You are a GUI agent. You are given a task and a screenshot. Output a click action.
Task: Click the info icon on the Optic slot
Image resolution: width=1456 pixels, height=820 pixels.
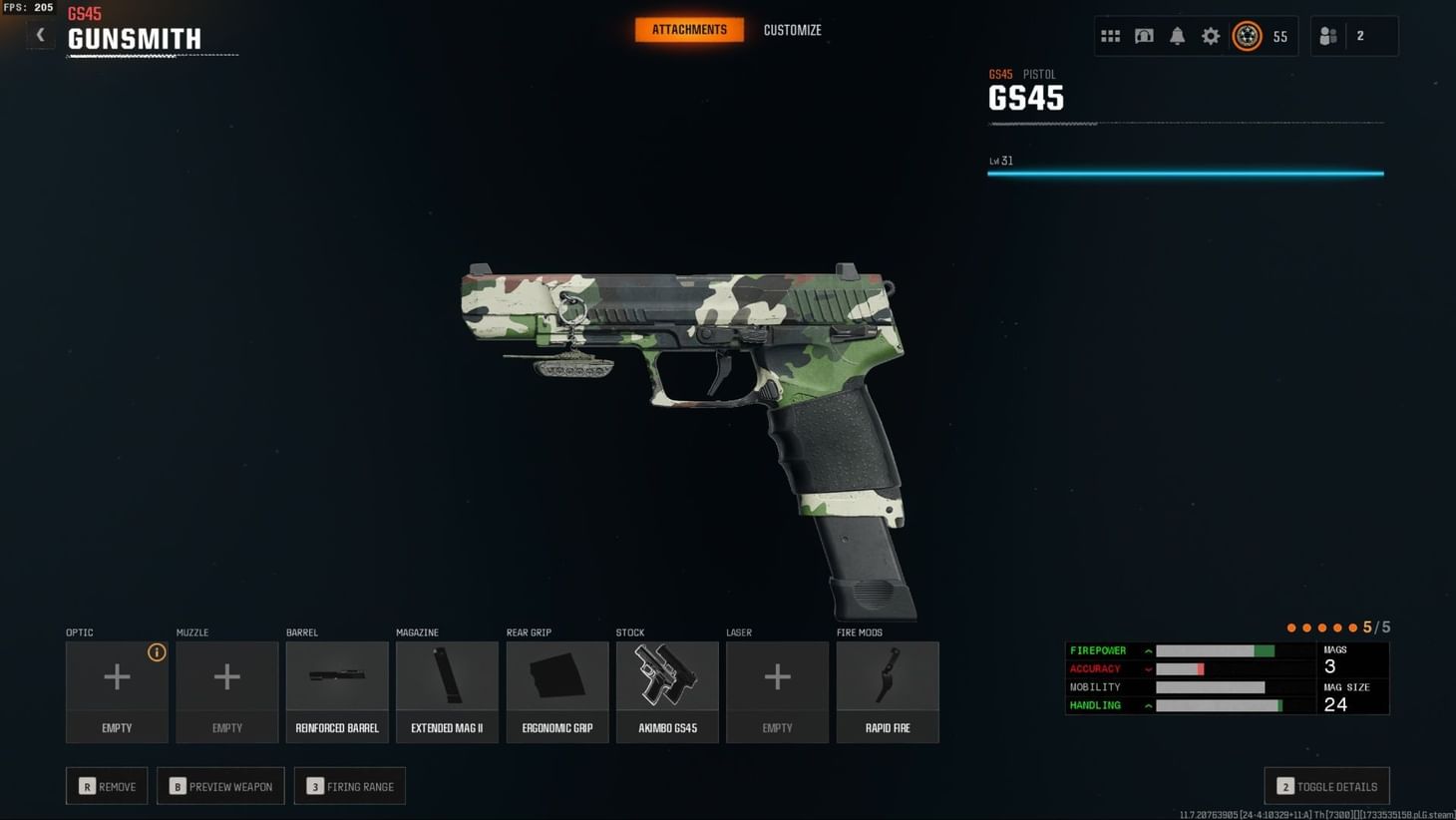coord(157,651)
